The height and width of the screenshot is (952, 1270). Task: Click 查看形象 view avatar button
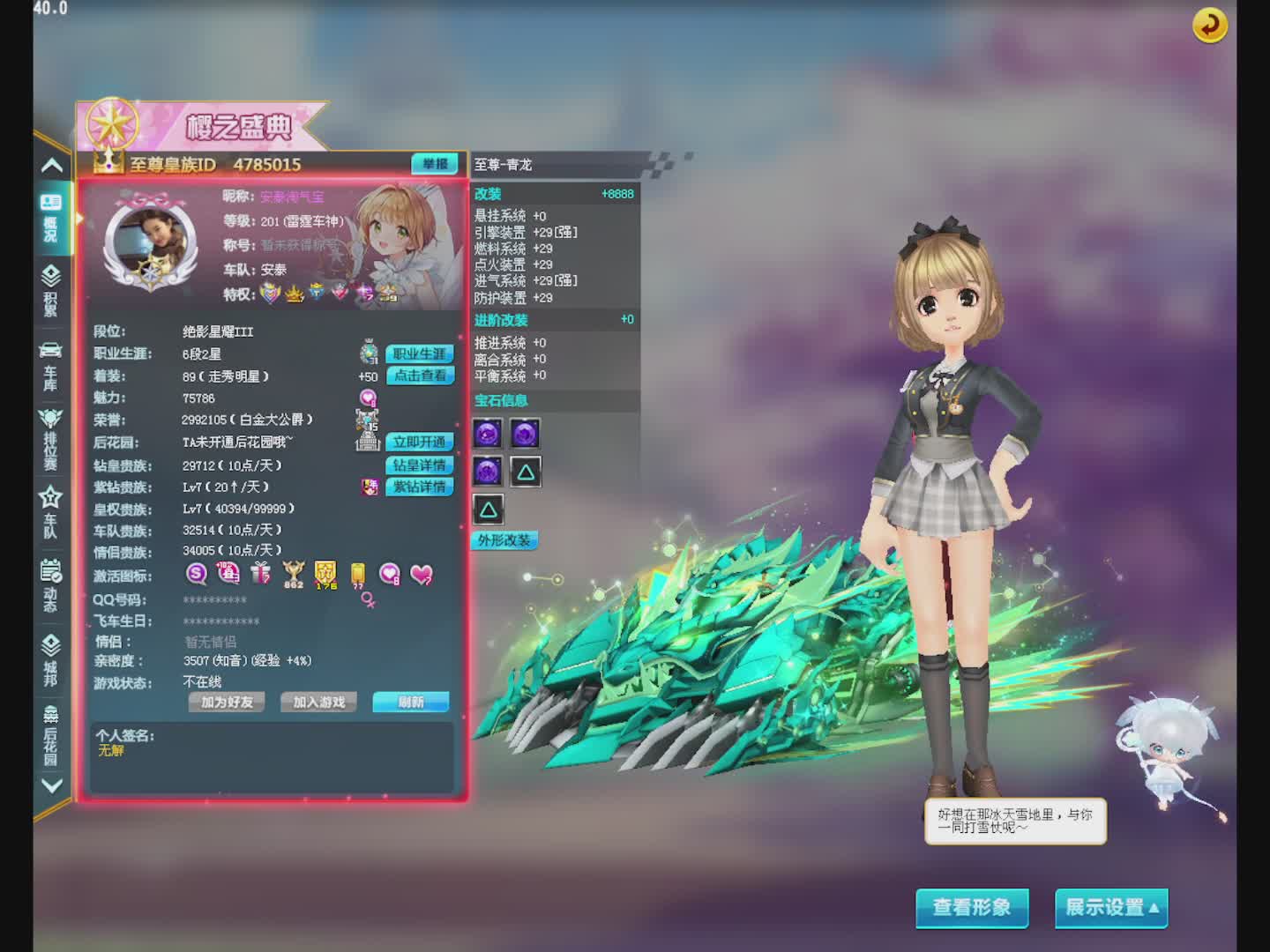(972, 907)
